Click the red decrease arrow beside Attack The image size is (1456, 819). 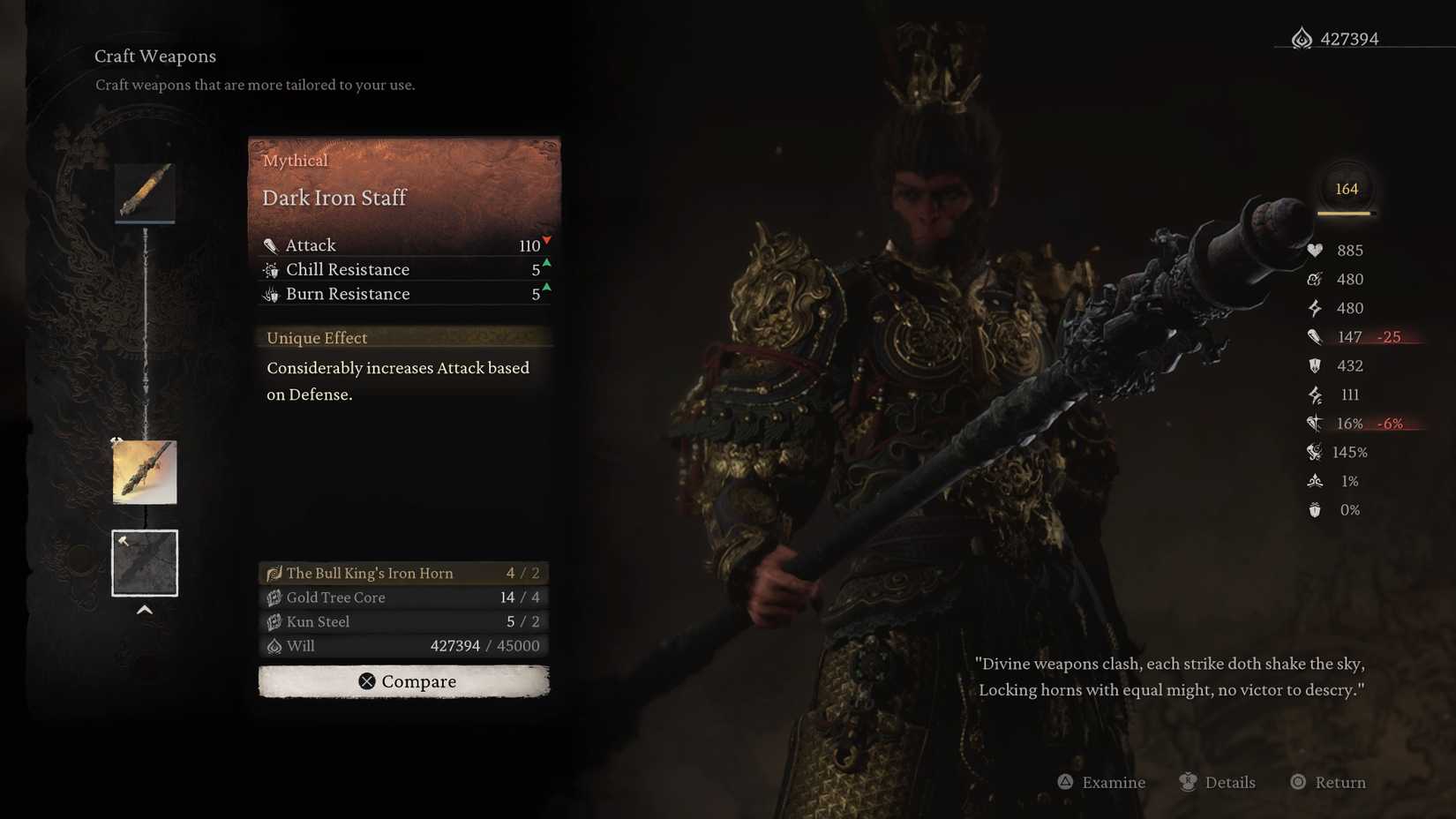pos(547,239)
